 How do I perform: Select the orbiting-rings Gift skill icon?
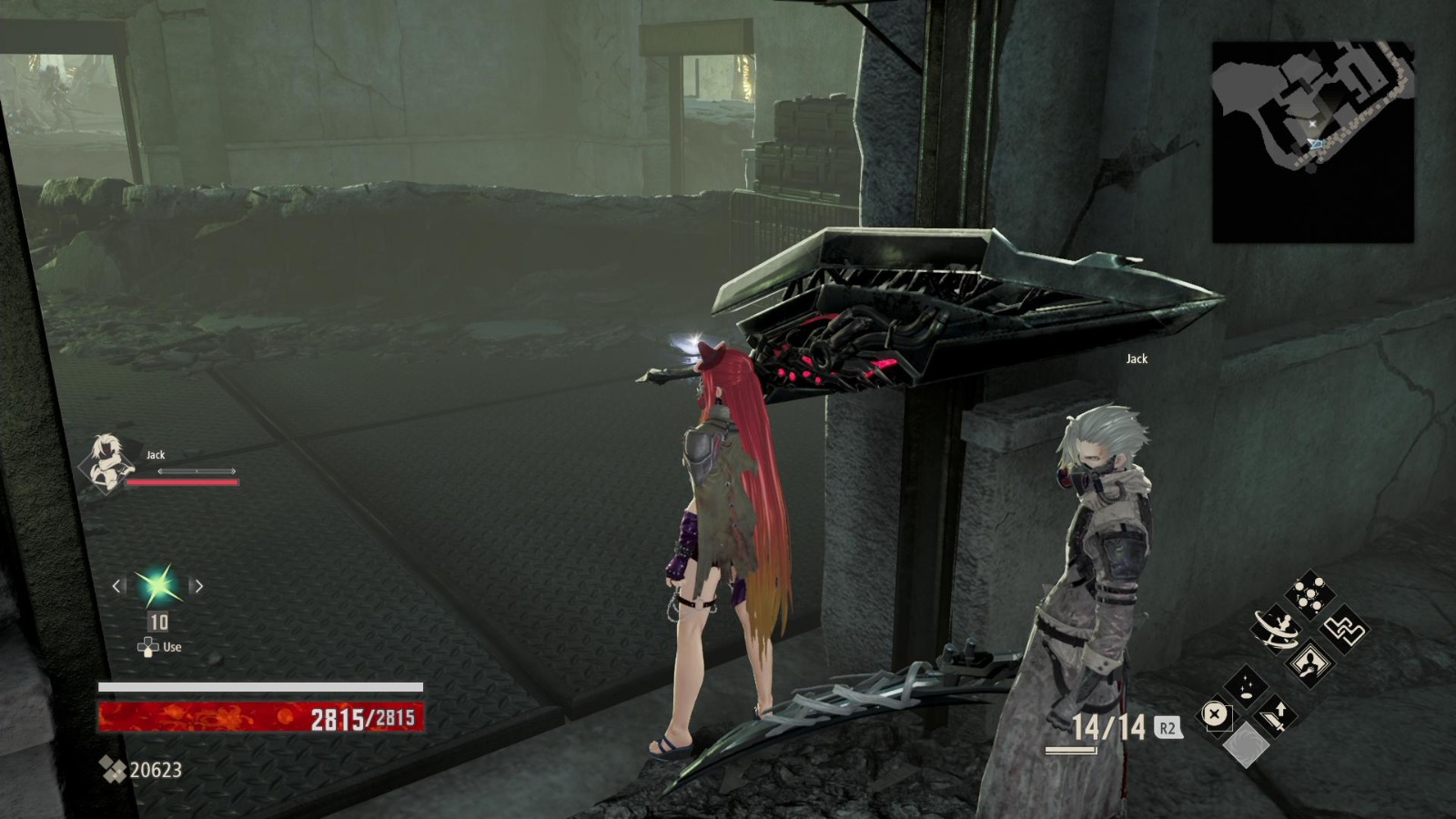[x=1275, y=628]
